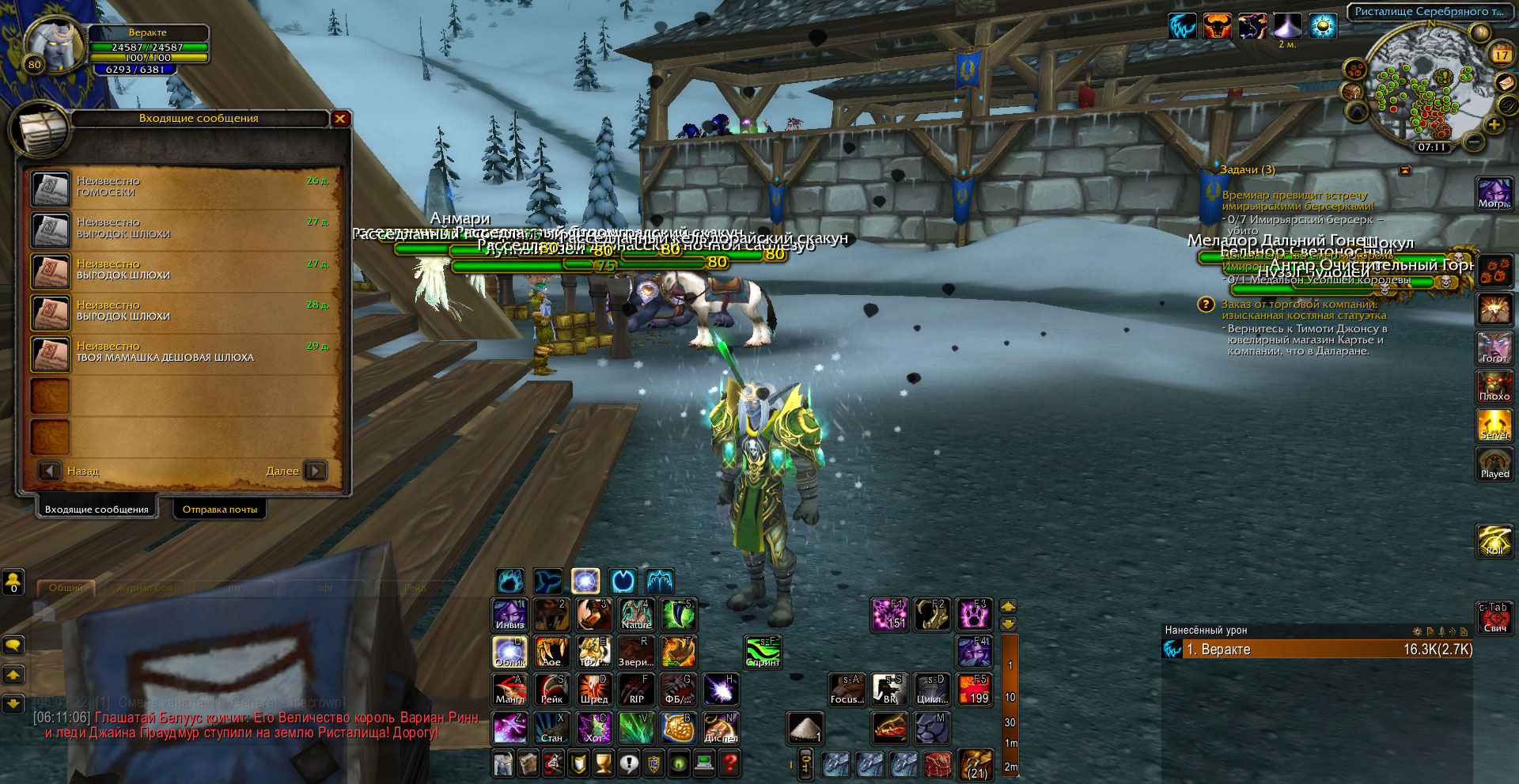Open the red question mark help menu
The width and height of the screenshot is (1519, 784).
point(730,763)
